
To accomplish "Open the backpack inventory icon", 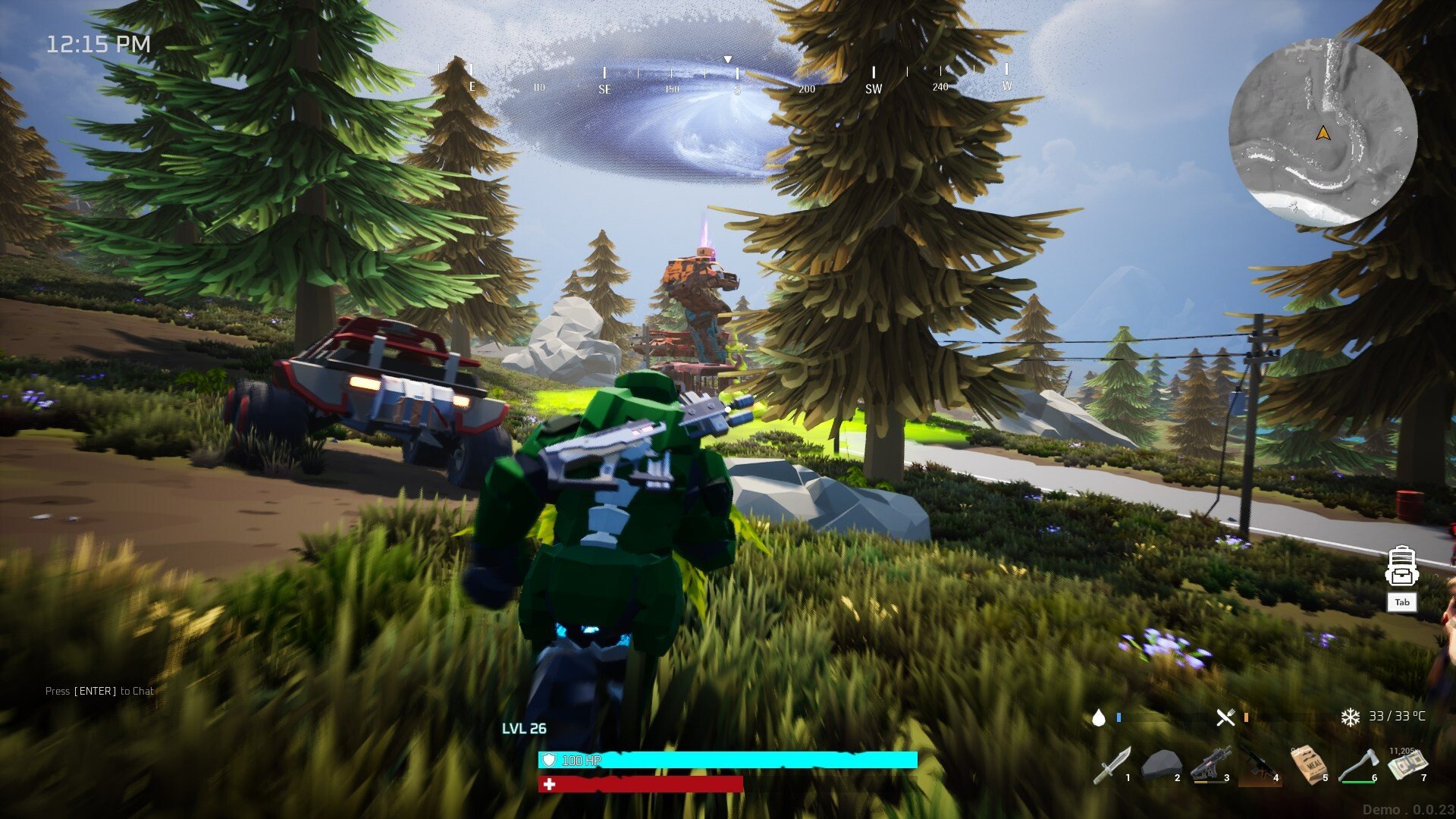I will [x=1401, y=567].
